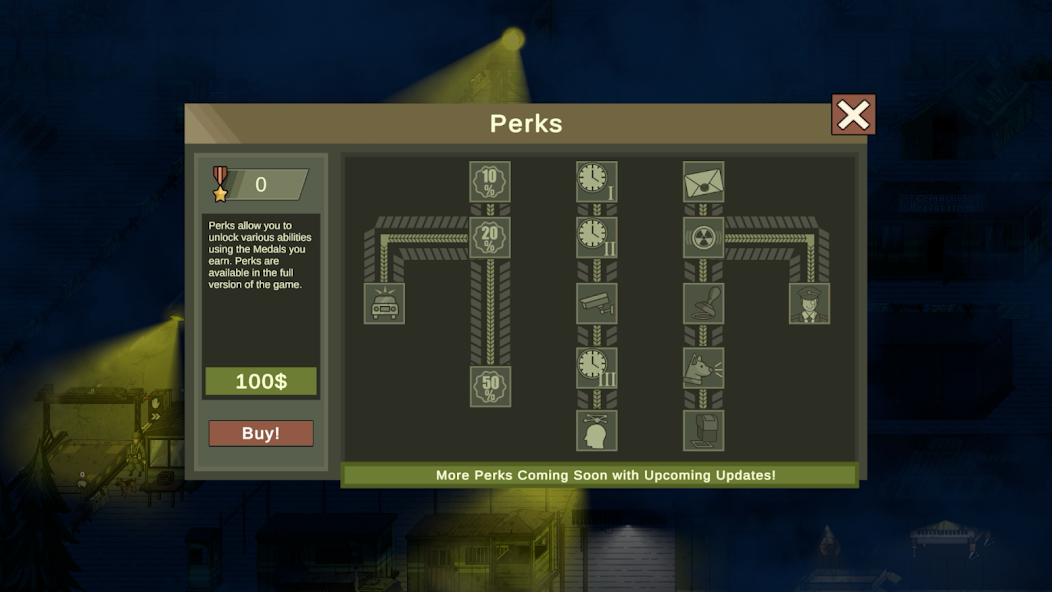This screenshot has width=1052, height=592.
Task: Select the officer portrait perk
Action: (x=809, y=303)
